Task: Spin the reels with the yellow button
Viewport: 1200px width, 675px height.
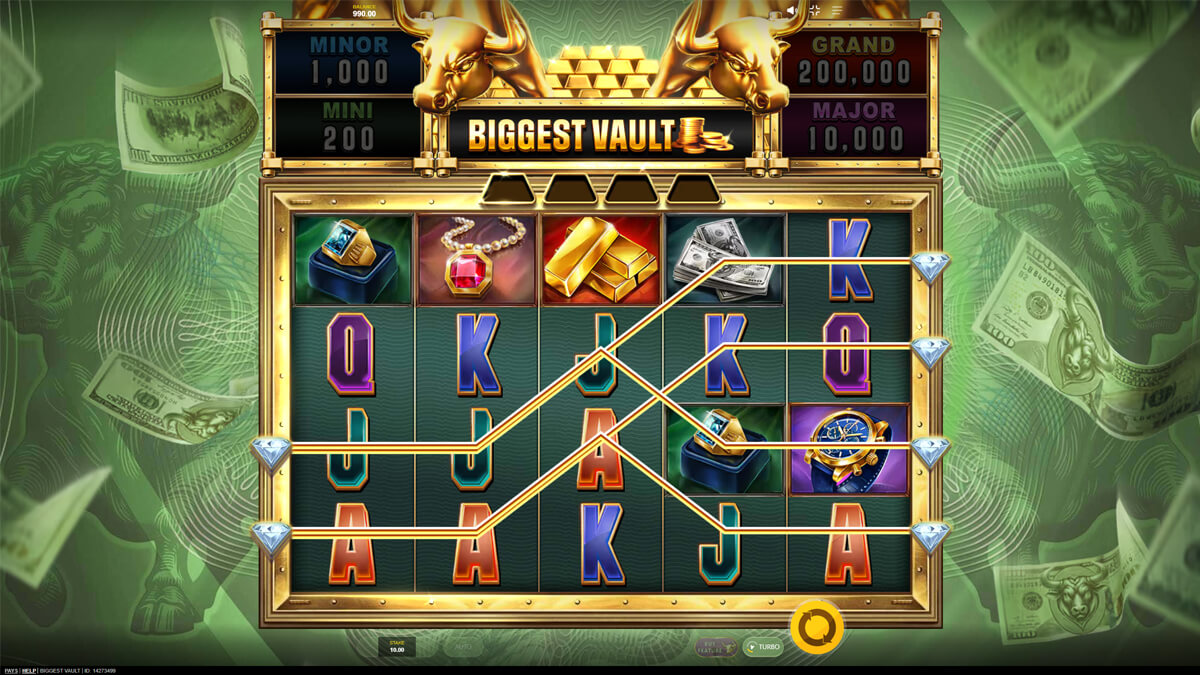Action: point(816,627)
